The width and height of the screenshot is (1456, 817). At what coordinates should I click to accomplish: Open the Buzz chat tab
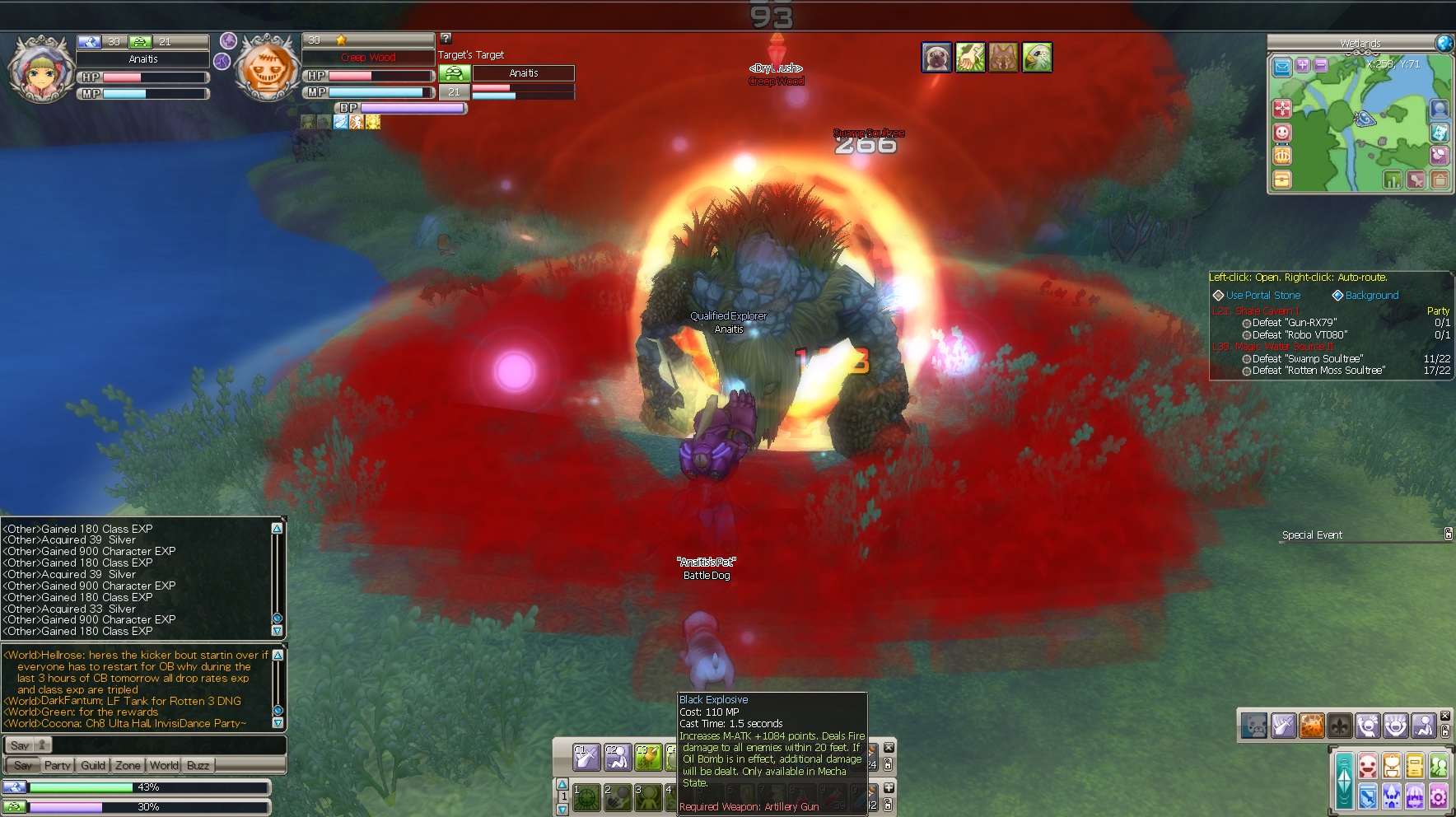coord(198,765)
